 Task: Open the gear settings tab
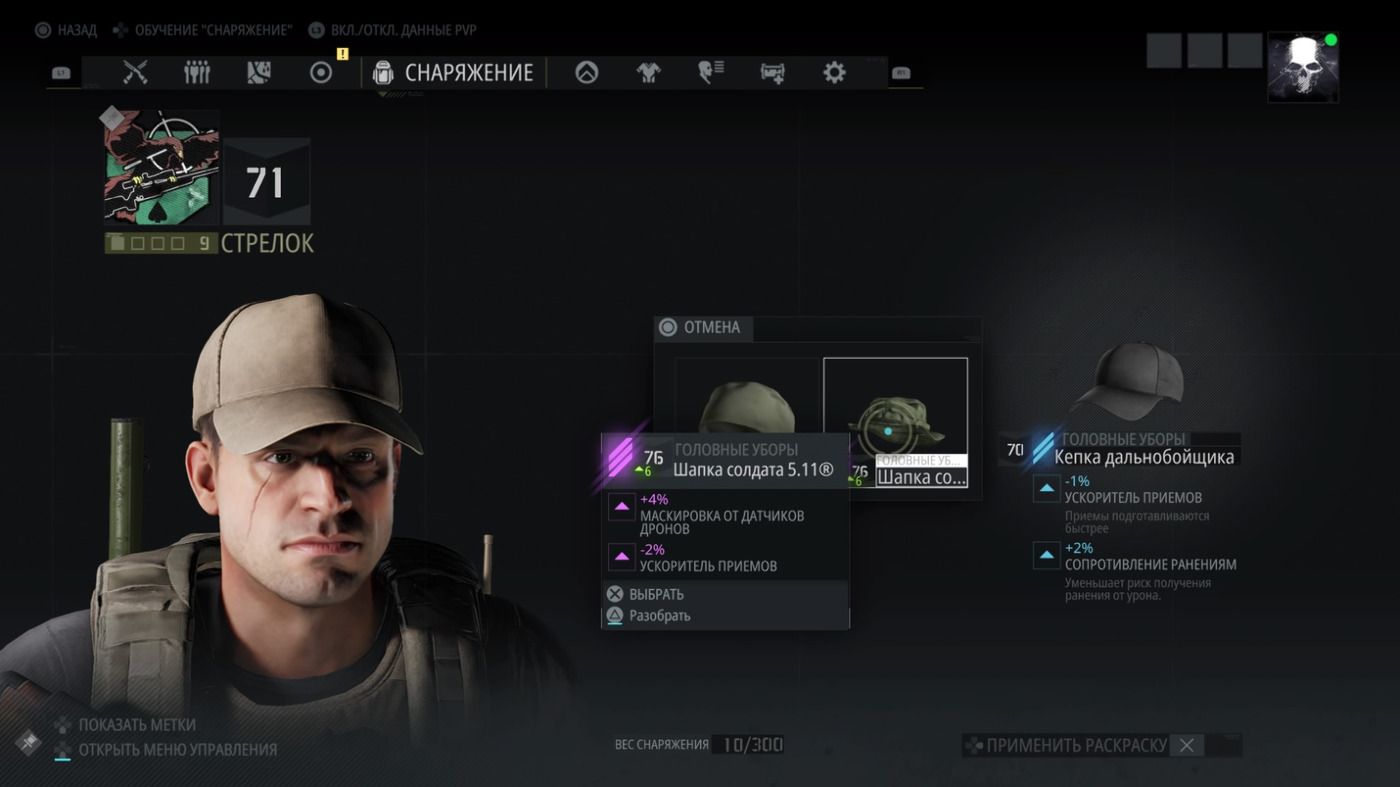click(x=834, y=72)
